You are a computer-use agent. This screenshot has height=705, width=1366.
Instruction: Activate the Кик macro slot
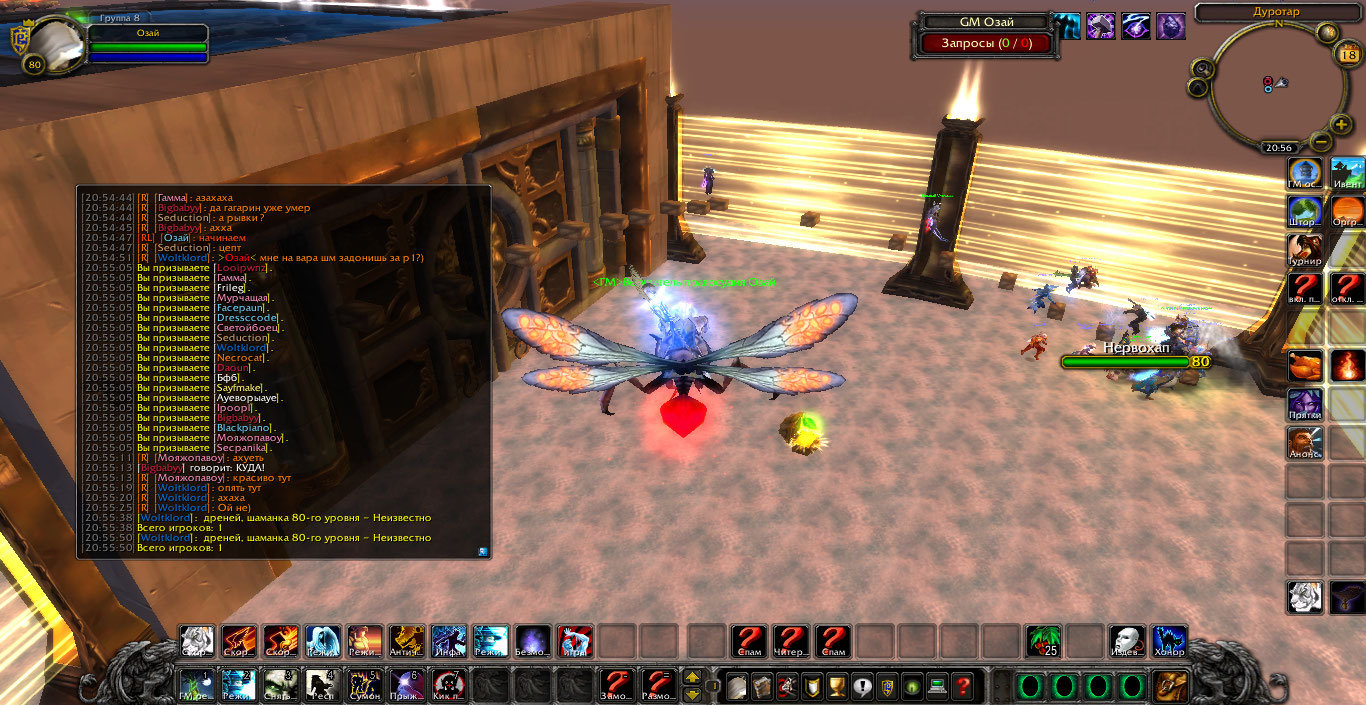click(448, 685)
